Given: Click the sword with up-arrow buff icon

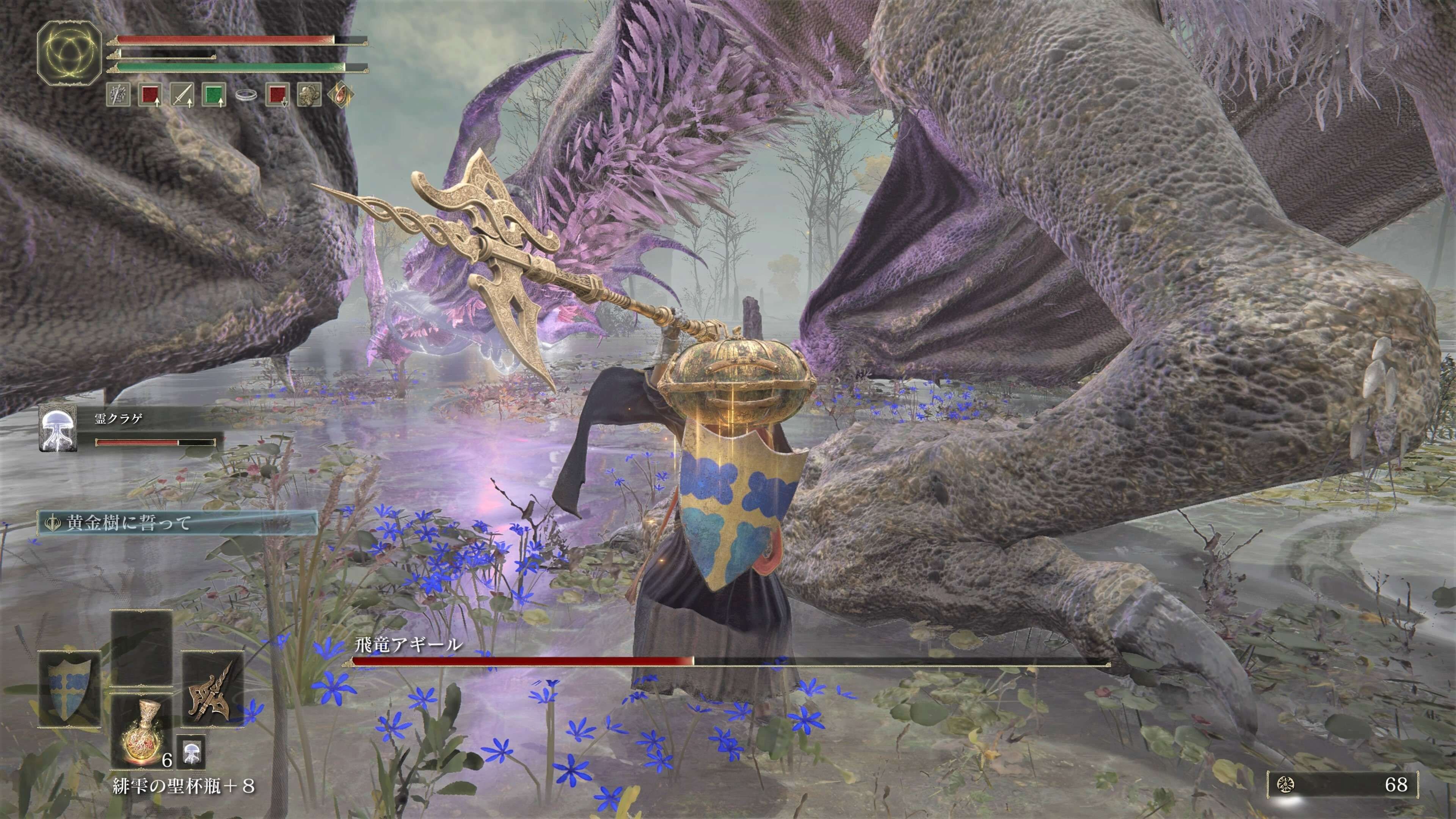Looking at the screenshot, I should pyautogui.click(x=182, y=94).
